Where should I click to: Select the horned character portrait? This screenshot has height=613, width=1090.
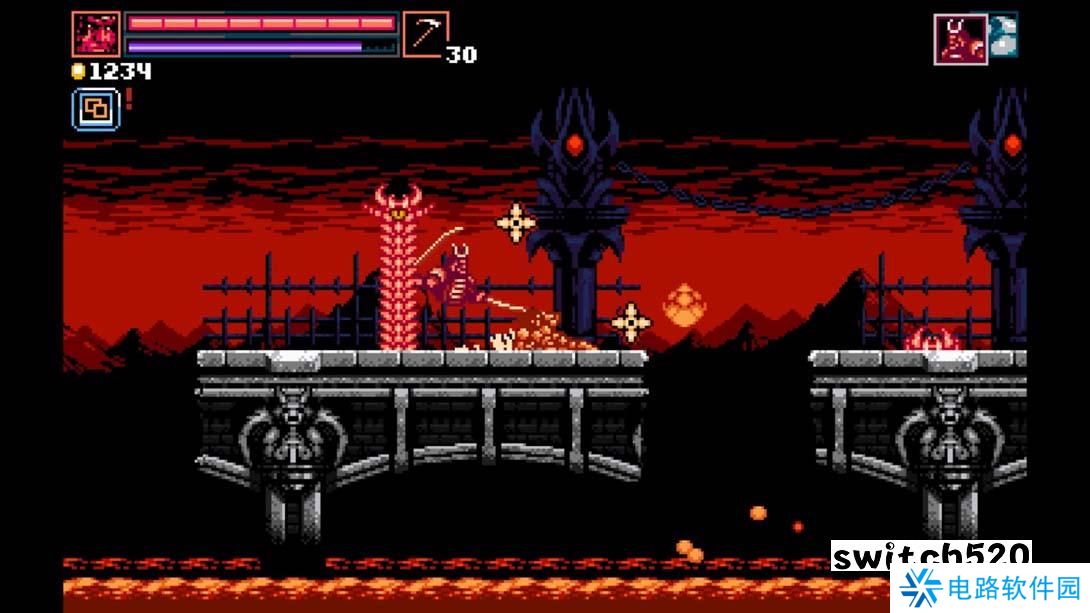click(x=960, y=39)
